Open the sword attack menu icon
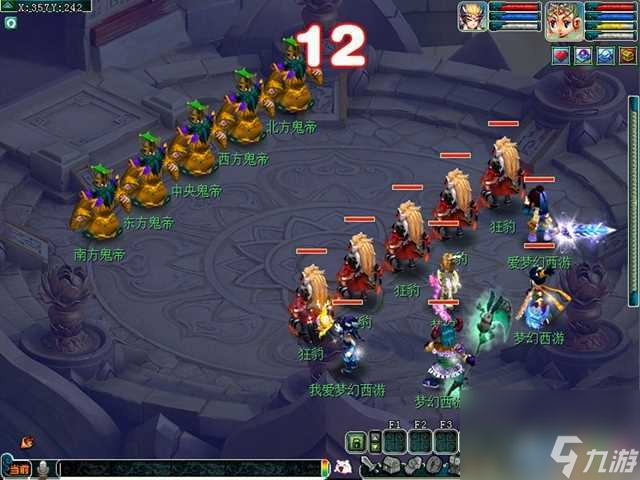 370,465
